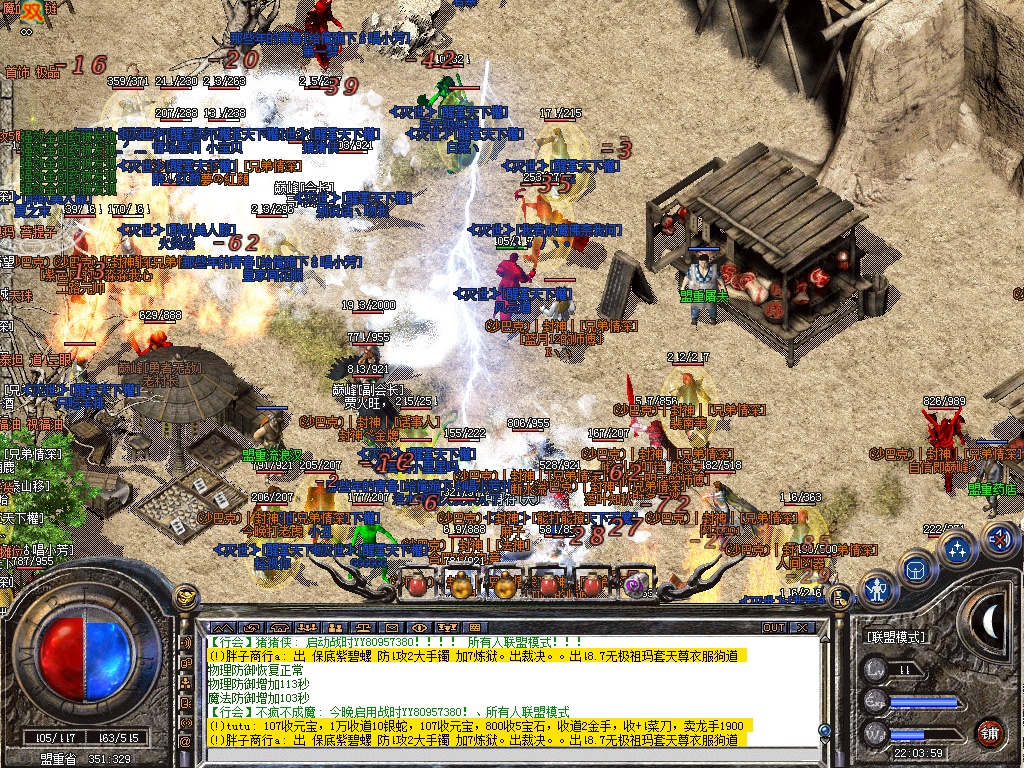The width and height of the screenshot is (1024, 768).
Task: Click the eye icon in chat toolbar
Action: tap(419, 627)
